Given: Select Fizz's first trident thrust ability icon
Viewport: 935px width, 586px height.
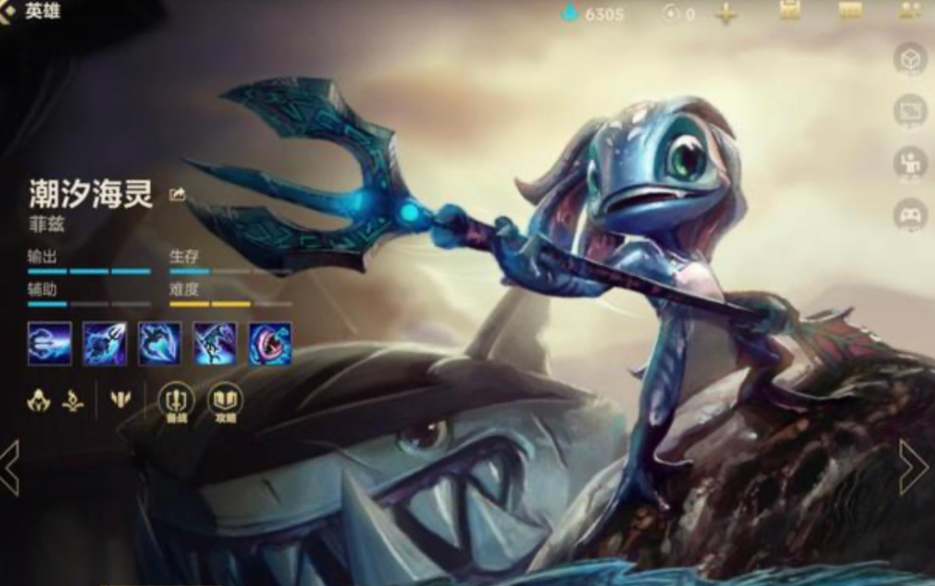Looking at the screenshot, I should point(49,343).
